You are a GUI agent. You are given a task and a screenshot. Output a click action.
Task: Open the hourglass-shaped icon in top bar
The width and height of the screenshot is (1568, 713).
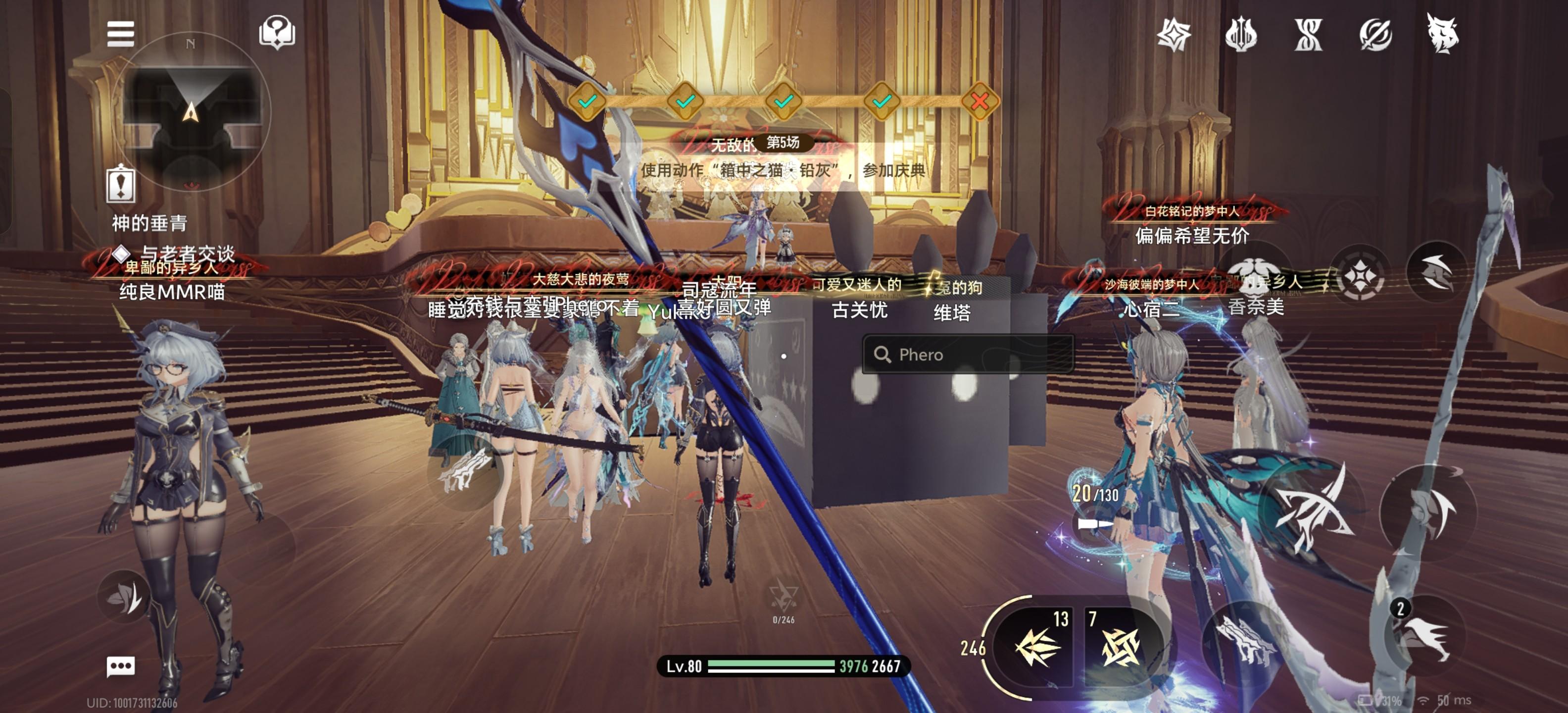1308,35
